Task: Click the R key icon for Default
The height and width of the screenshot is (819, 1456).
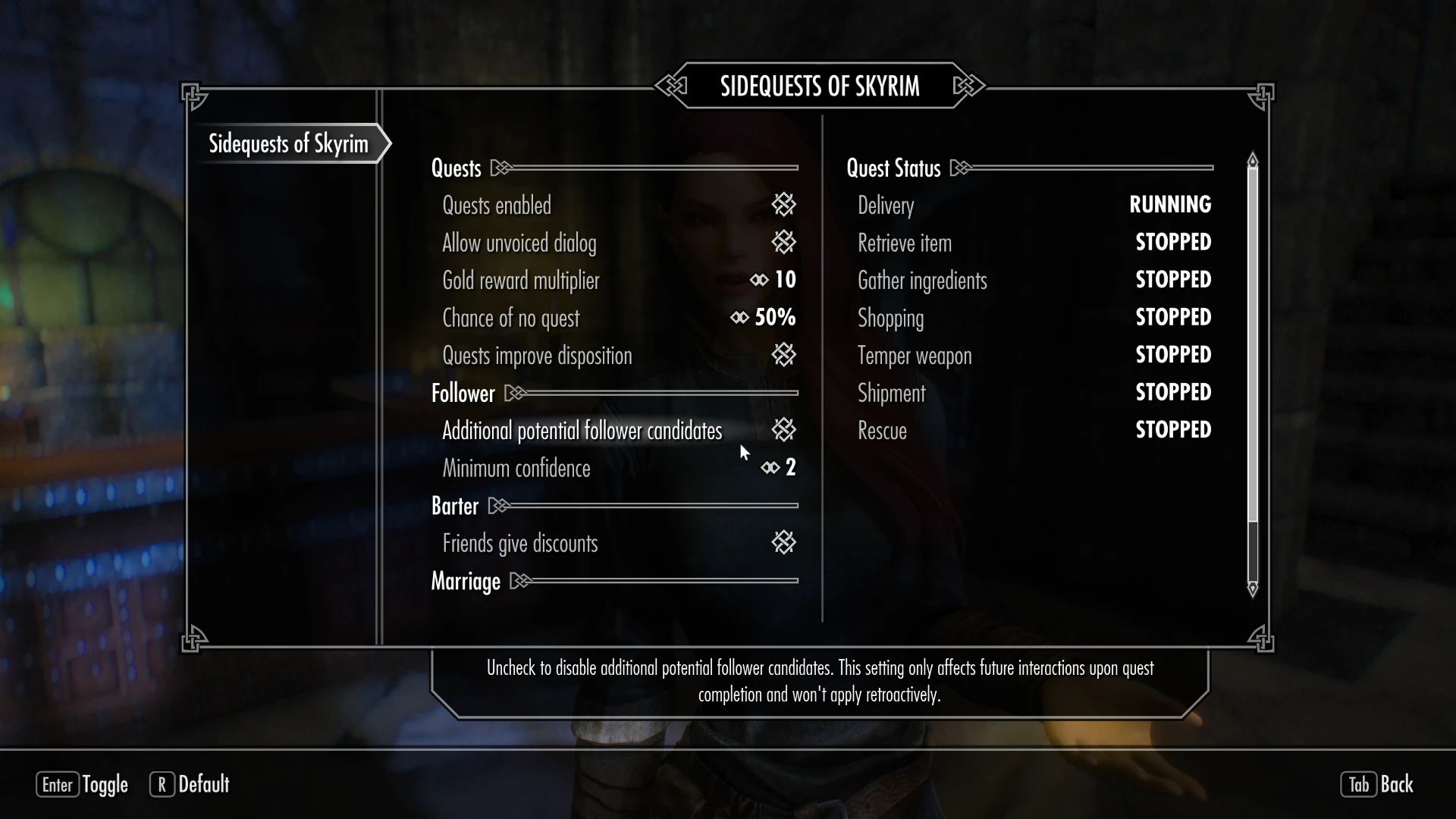Action: [x=160, y=785]
